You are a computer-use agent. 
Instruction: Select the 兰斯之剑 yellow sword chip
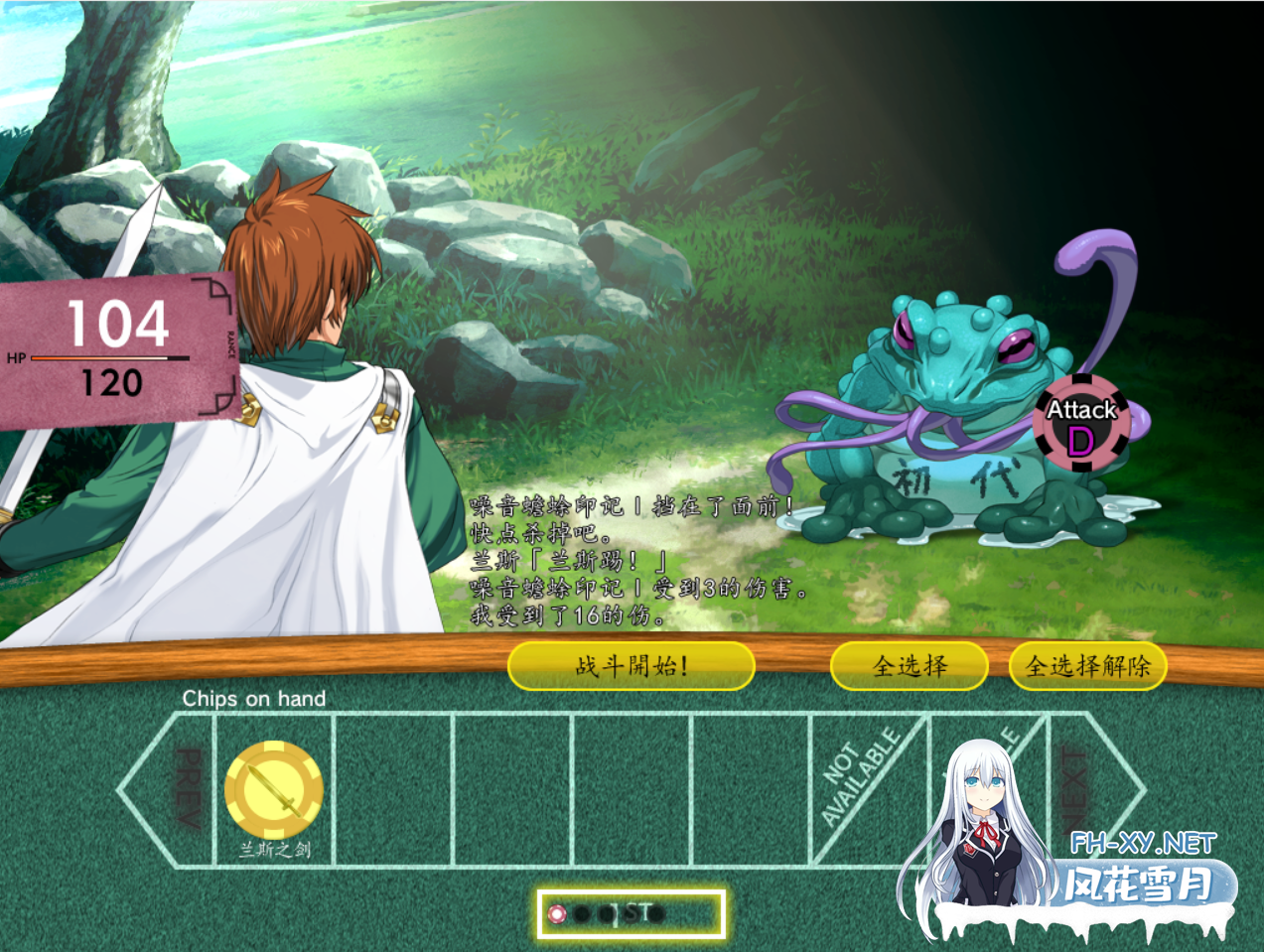(274, 790)
